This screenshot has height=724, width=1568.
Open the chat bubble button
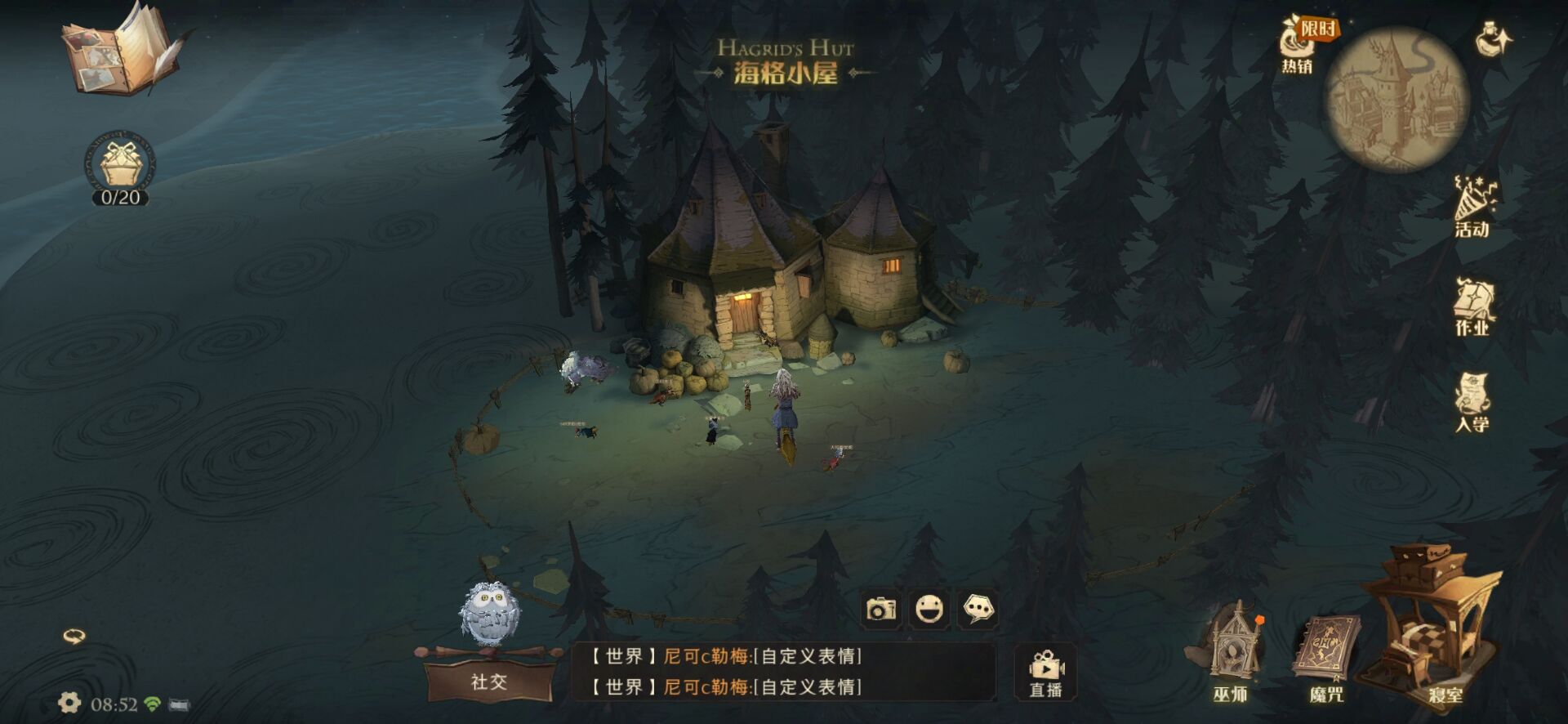point(978,609)
